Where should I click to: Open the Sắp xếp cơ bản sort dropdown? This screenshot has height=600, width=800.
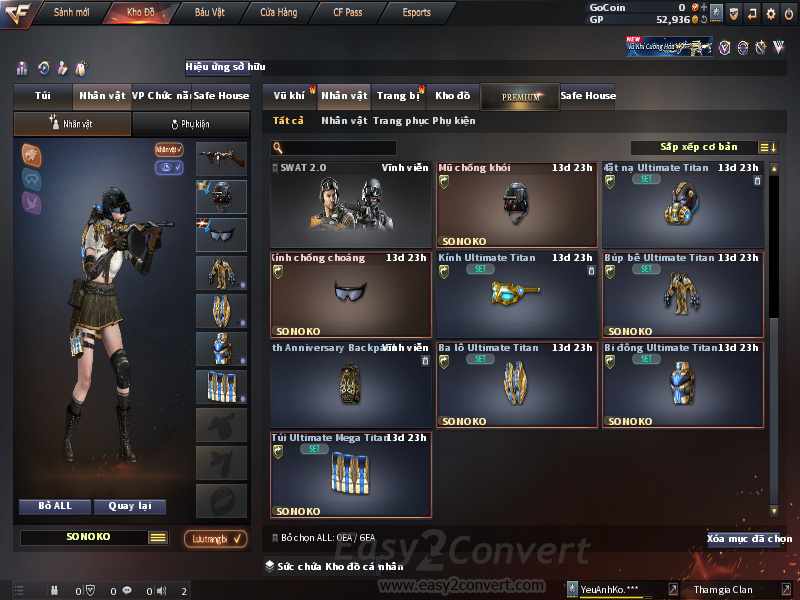click(698, 147)
